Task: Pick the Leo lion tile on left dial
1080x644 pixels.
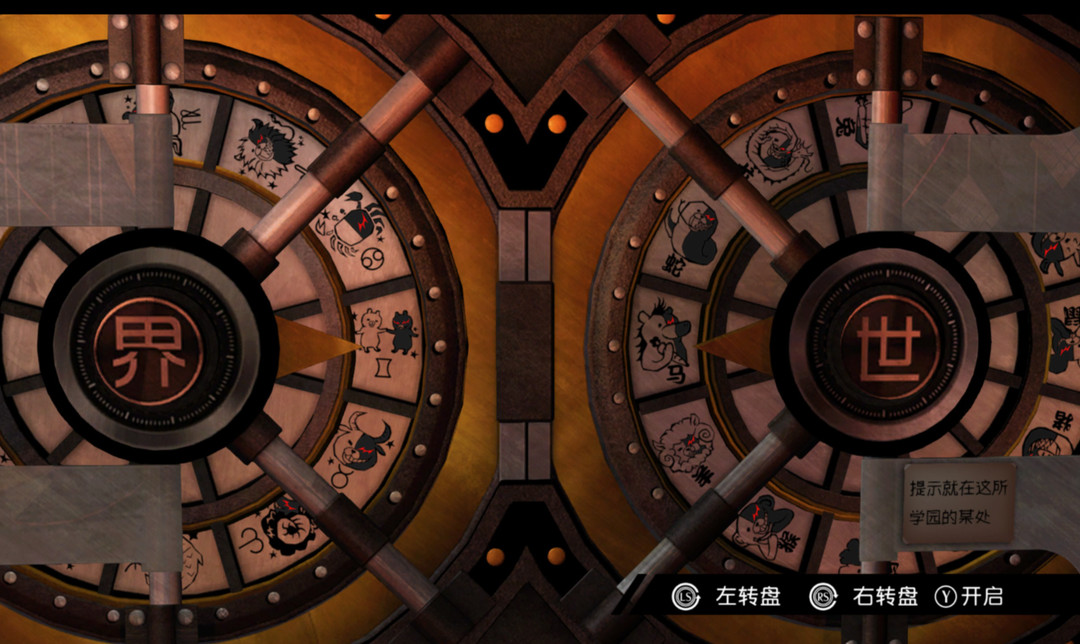Action: [269, 149]
